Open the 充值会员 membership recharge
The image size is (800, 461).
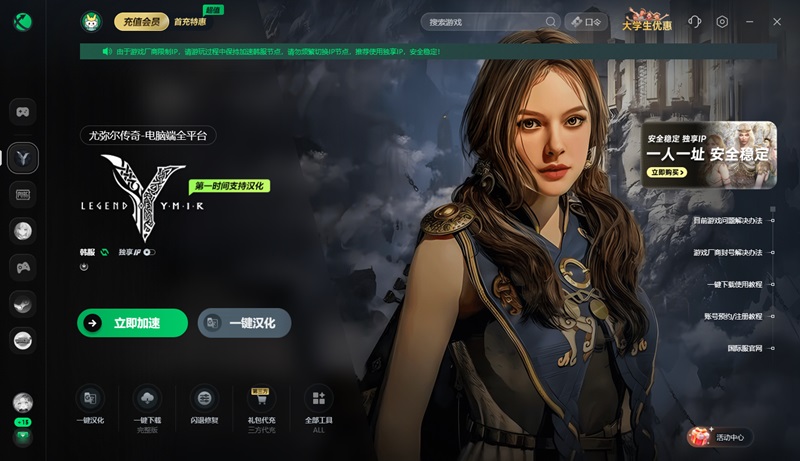pyautogui.click(x=141, y=21)
